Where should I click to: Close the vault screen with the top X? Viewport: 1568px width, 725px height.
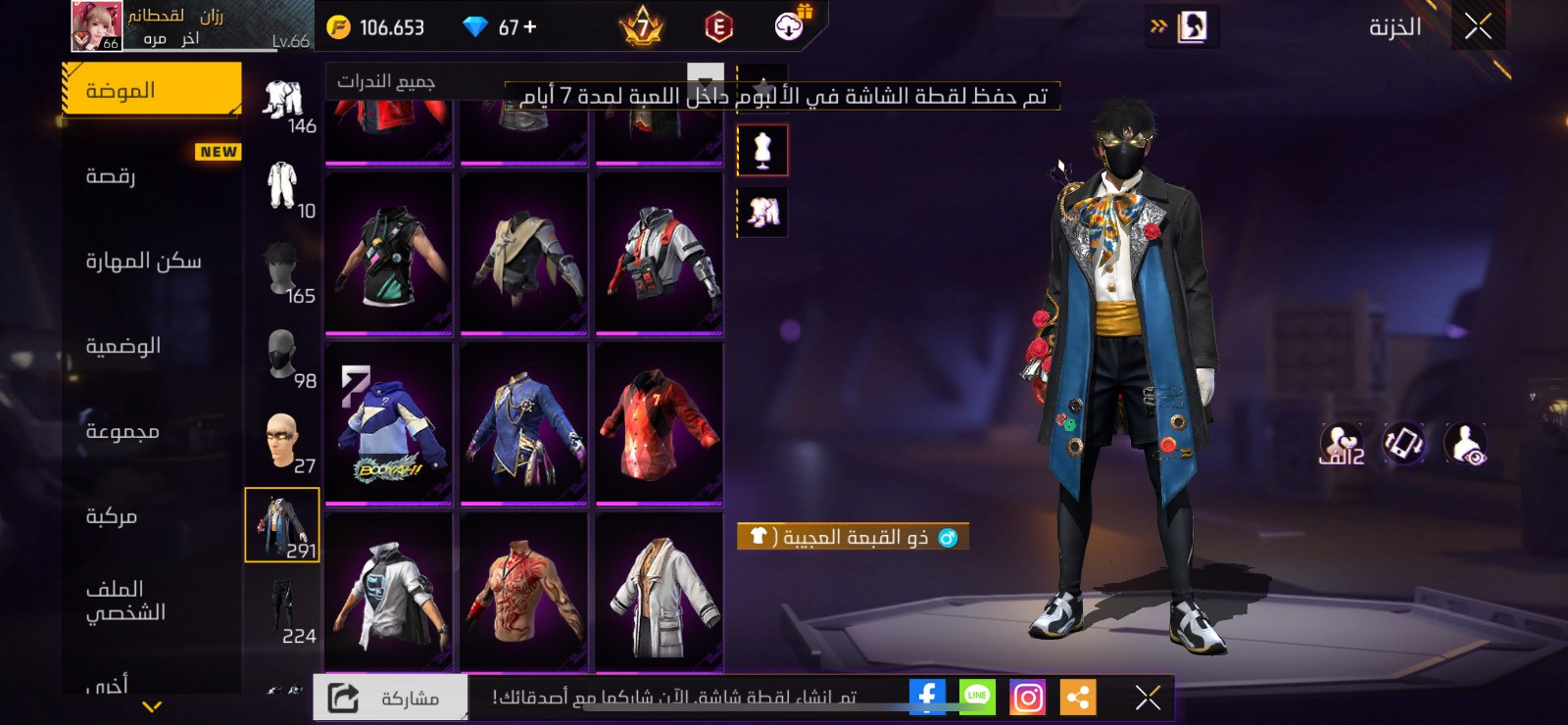click(x=1478, y=26)
